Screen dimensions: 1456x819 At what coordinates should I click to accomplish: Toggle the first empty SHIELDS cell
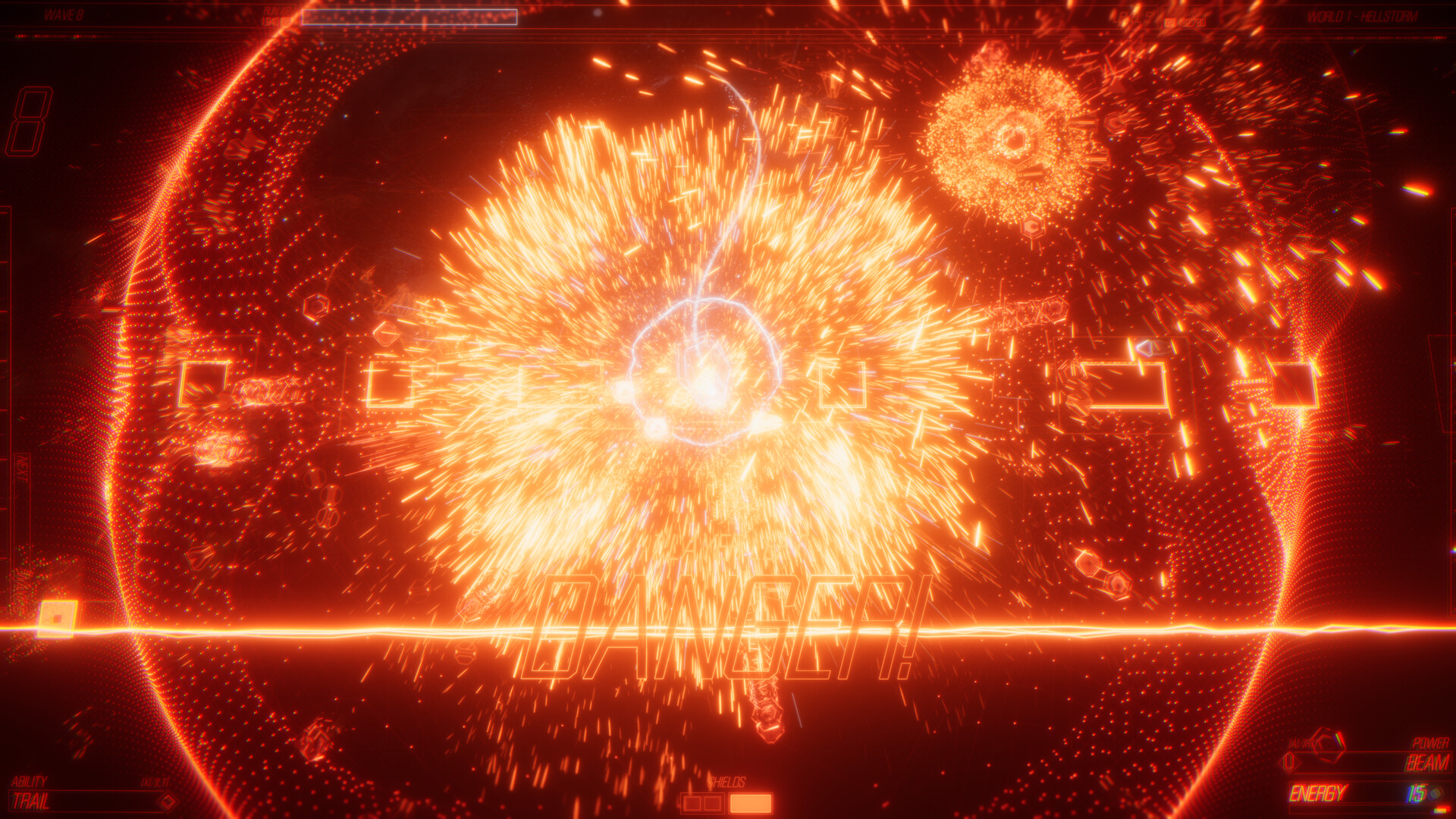(x=692, y=803)
